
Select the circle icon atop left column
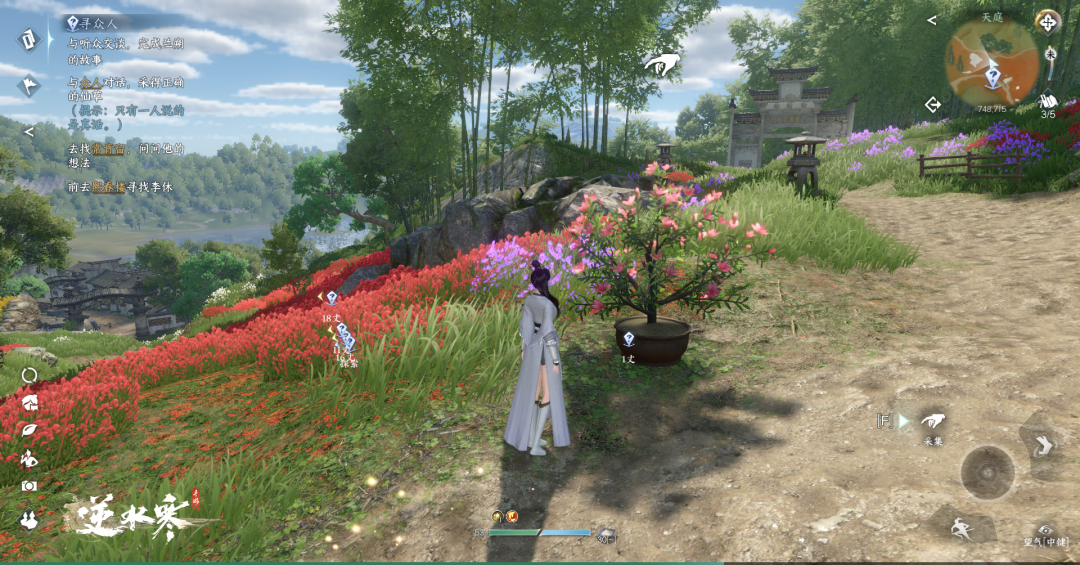(x=29, y=376)
